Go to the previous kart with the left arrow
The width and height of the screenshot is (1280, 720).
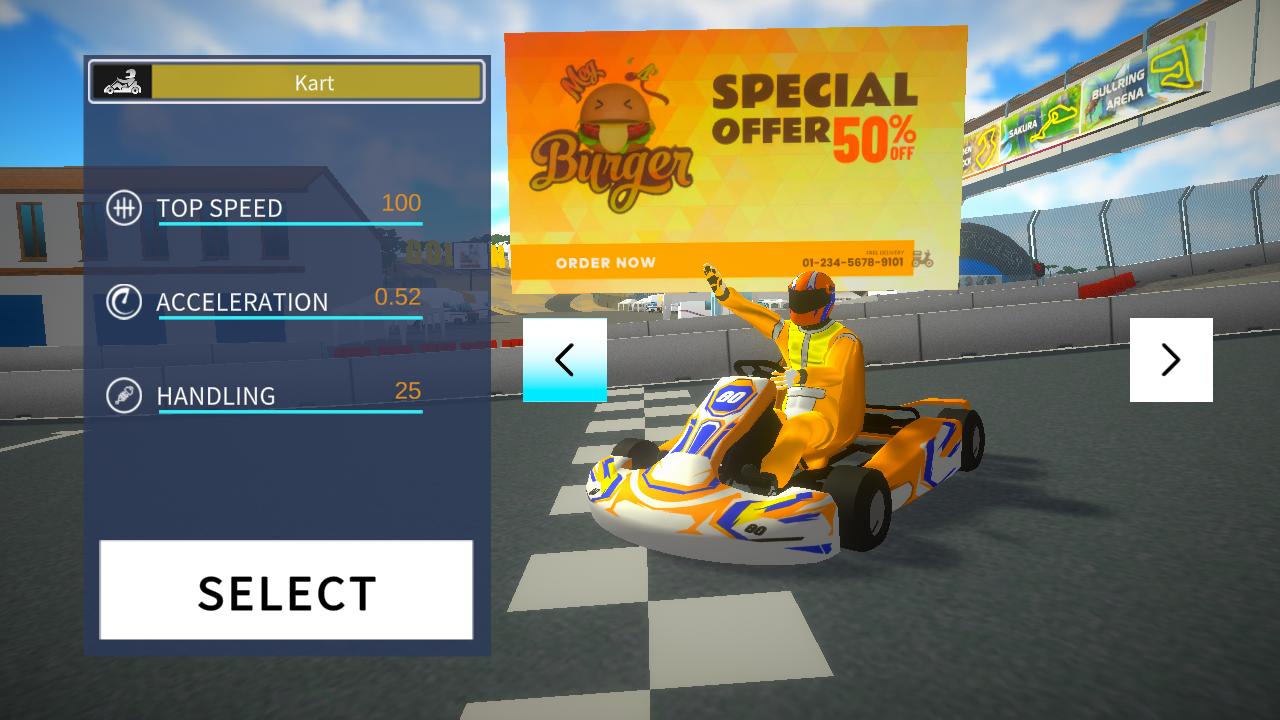coord(566,359)
